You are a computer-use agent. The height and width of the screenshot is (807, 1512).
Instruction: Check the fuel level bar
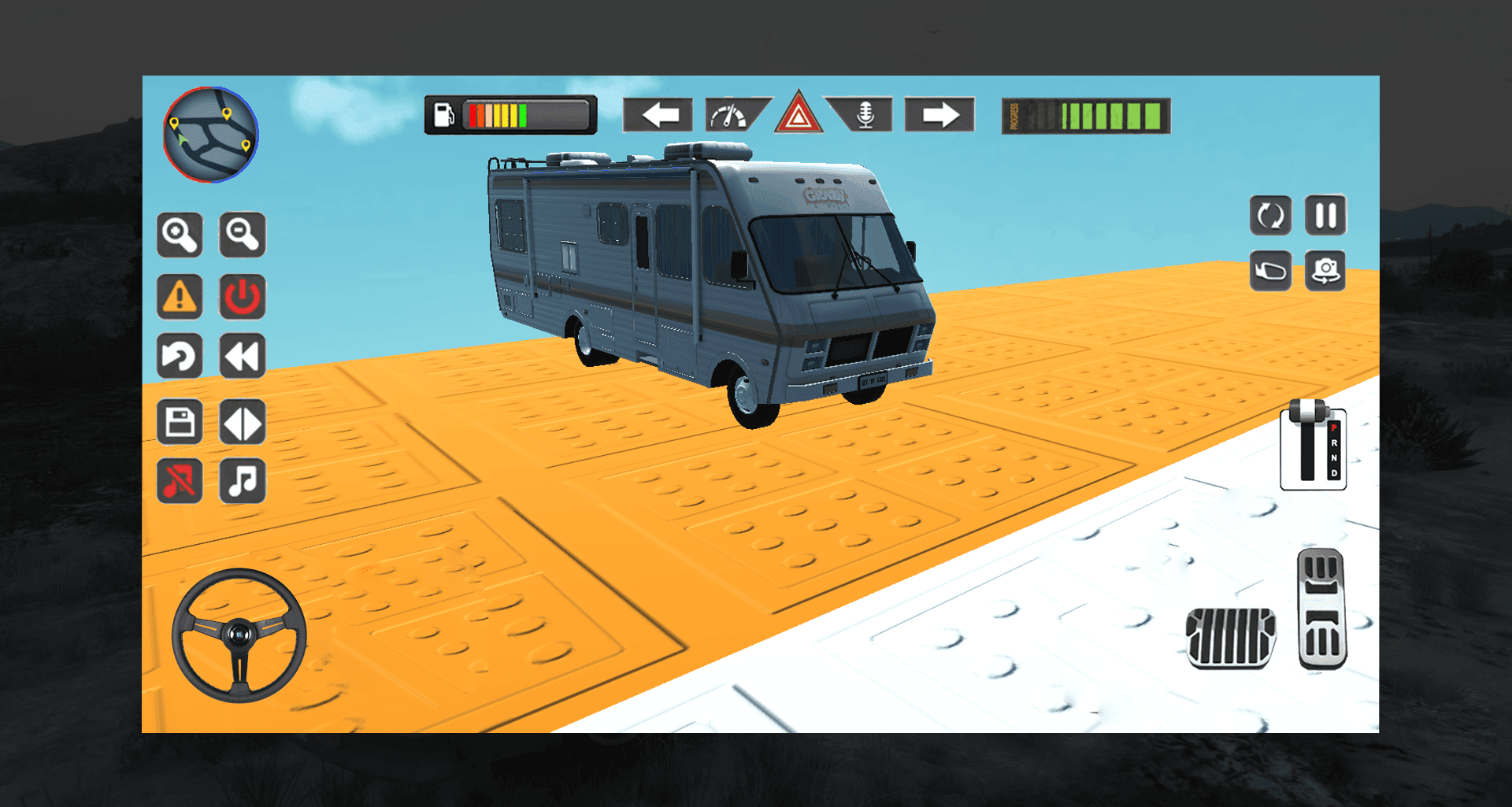[510, 113]
